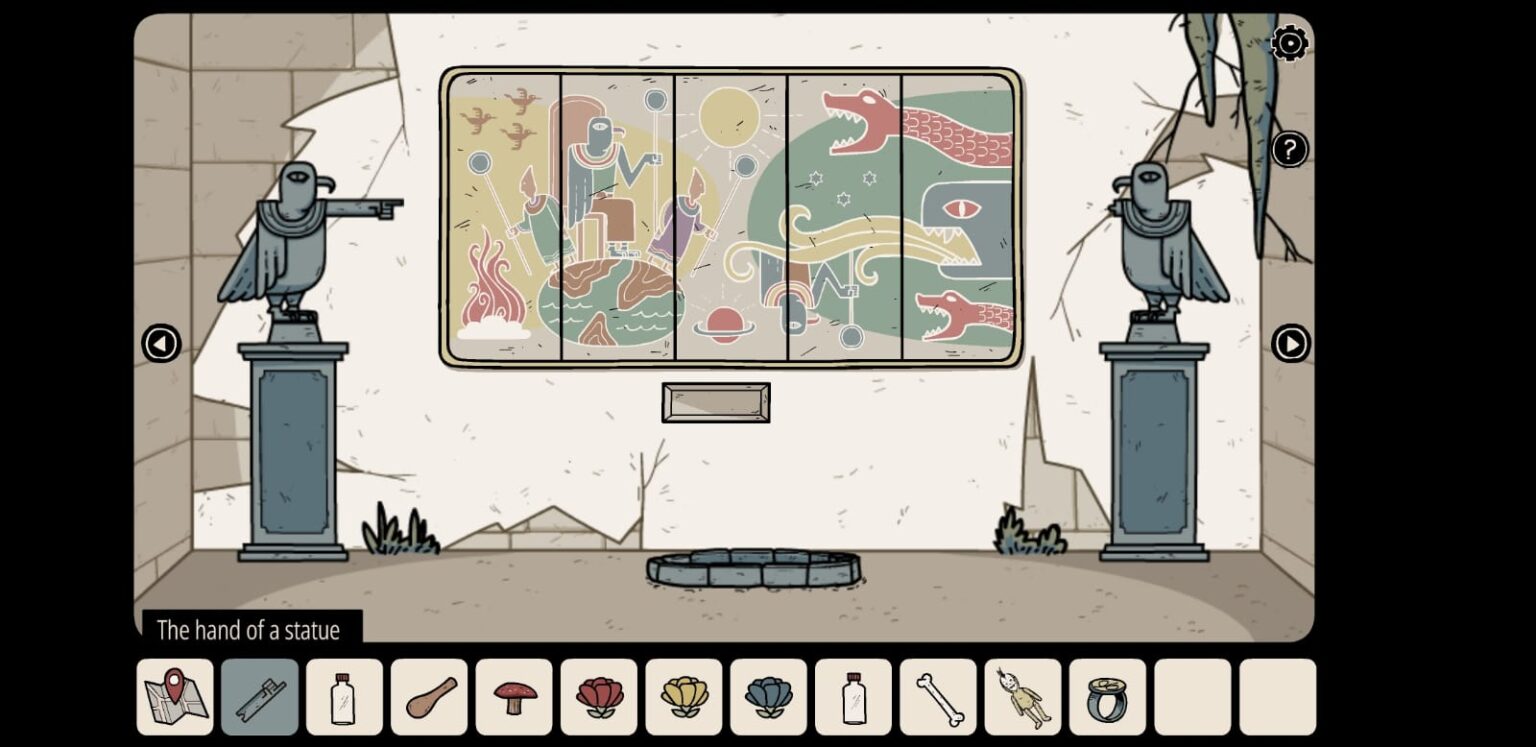This screenshot has height=747, width=1536.
Task: Deselect the highlighted wooden plank item
Action: 259,696
